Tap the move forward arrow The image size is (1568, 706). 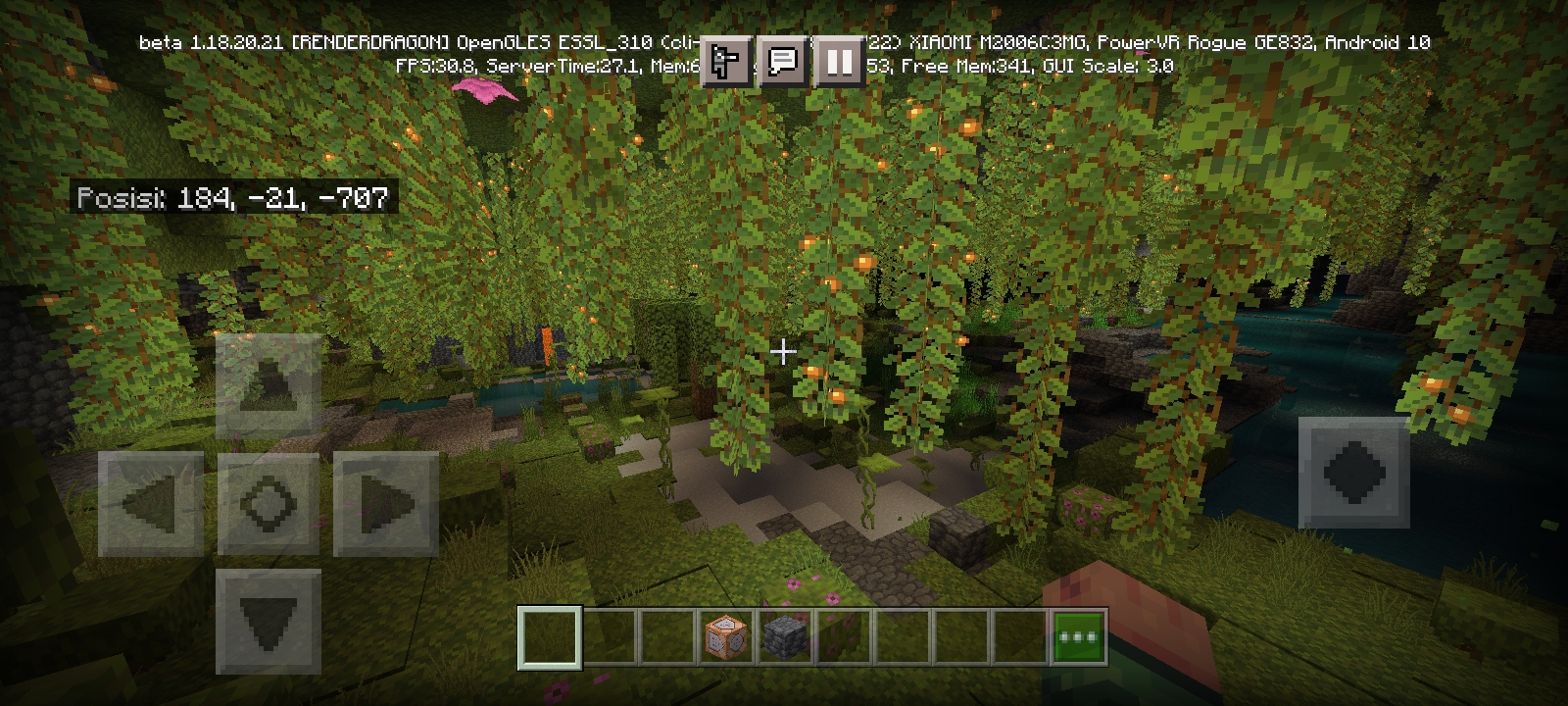269,385
